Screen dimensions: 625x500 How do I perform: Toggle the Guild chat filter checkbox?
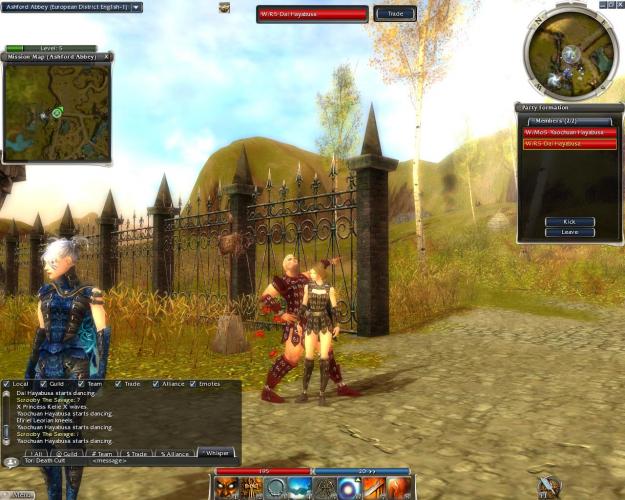point(44,384)
